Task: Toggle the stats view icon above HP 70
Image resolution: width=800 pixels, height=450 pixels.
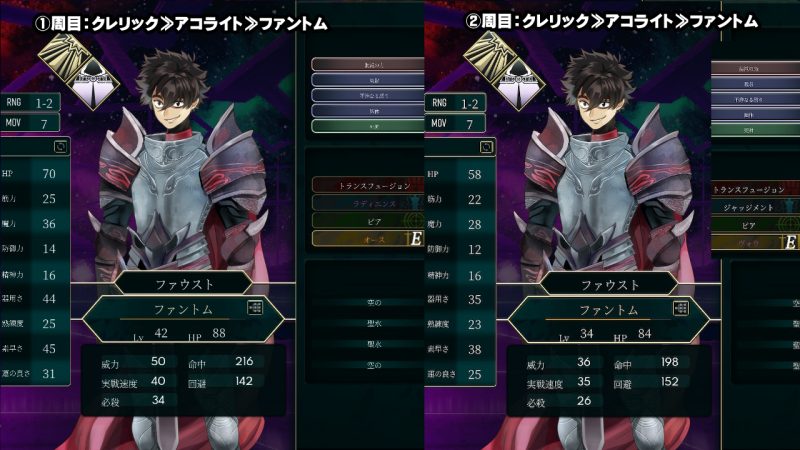Action: click(x=59, y=147)
